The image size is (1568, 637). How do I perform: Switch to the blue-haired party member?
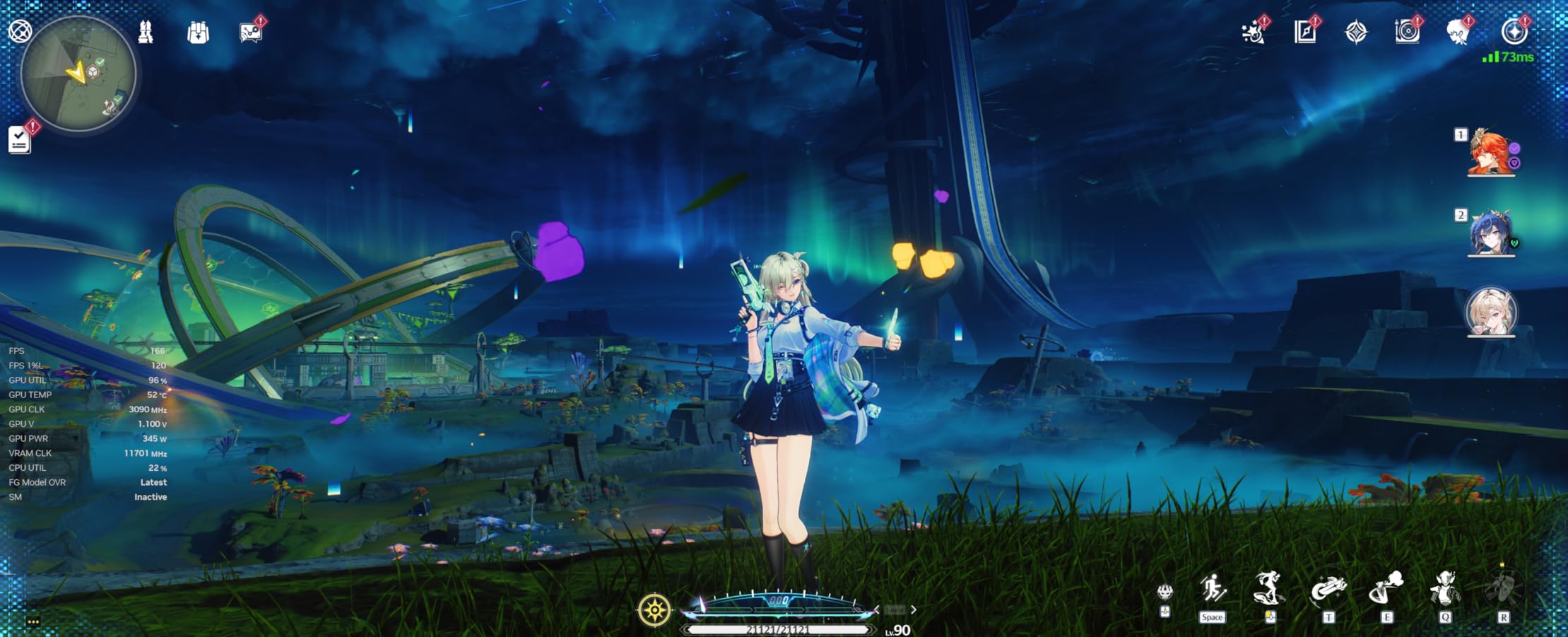(x=1491, y=233)
